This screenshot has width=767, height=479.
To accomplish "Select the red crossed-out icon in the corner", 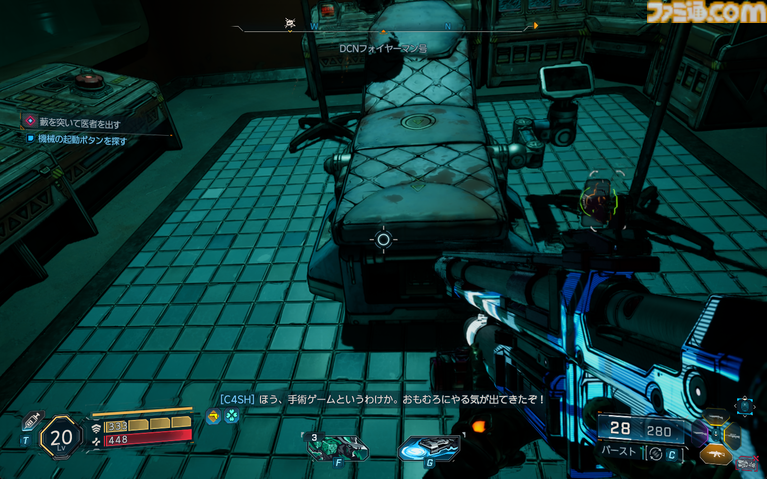I will 746,464.
